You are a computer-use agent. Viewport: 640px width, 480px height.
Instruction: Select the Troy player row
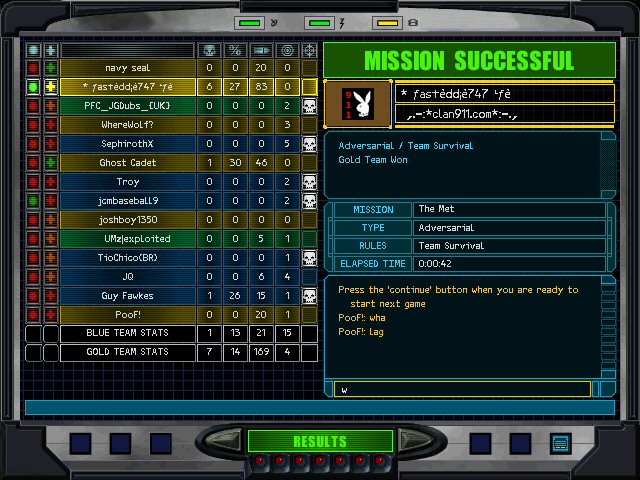(x=127, y=182)
